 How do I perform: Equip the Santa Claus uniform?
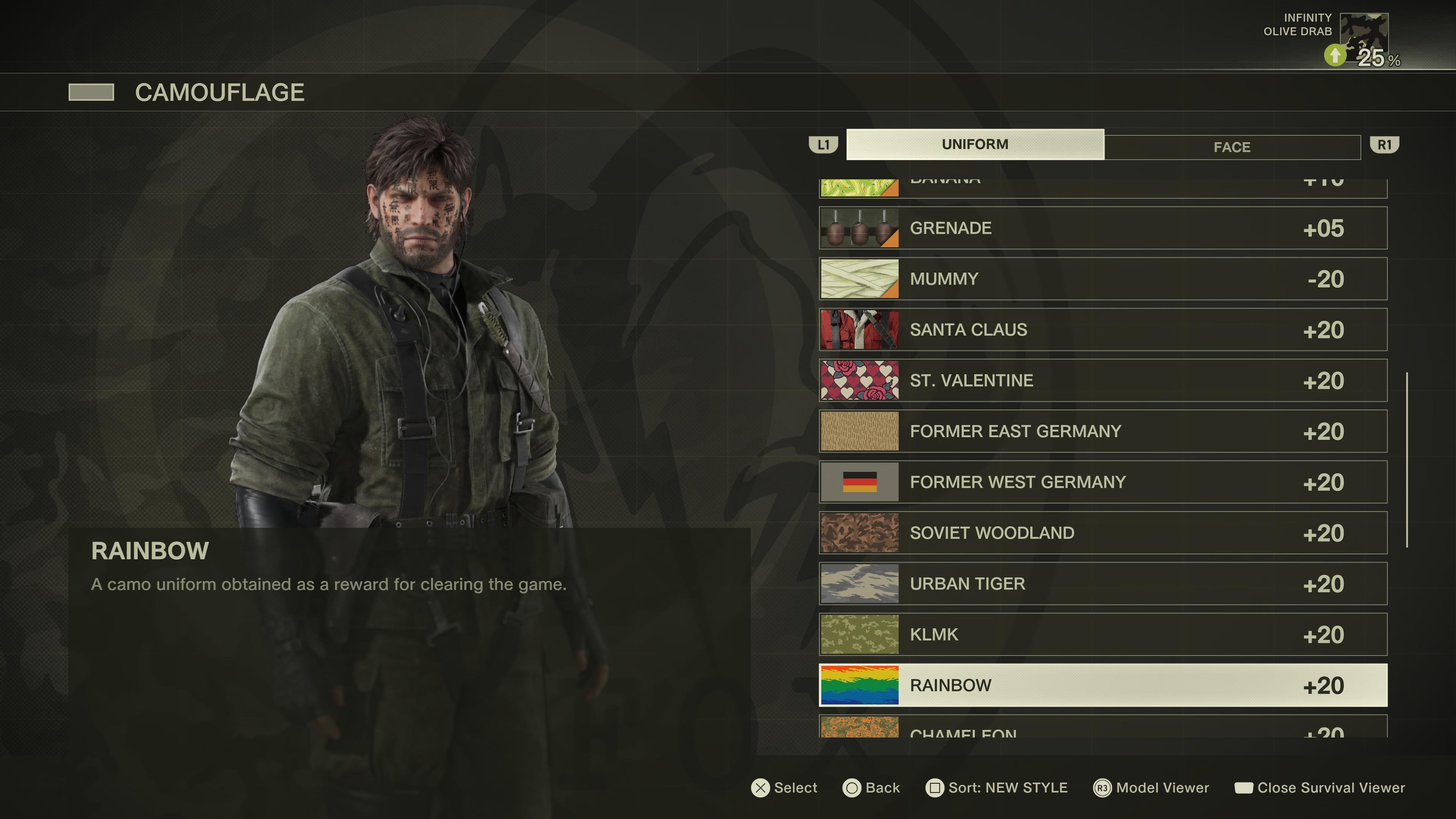coord(1102,329)
